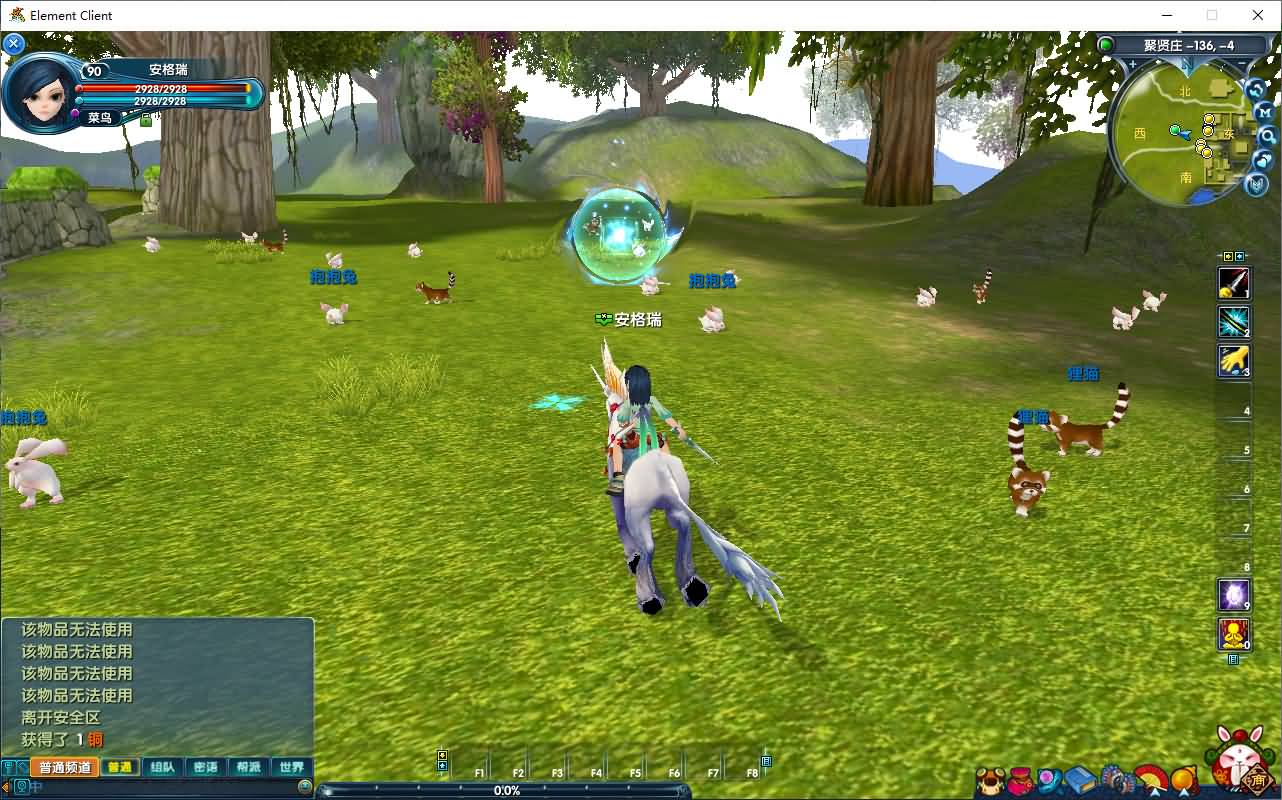Activate the golden hand skill in slot 3
The image size is (1282, 800).
1233,361
